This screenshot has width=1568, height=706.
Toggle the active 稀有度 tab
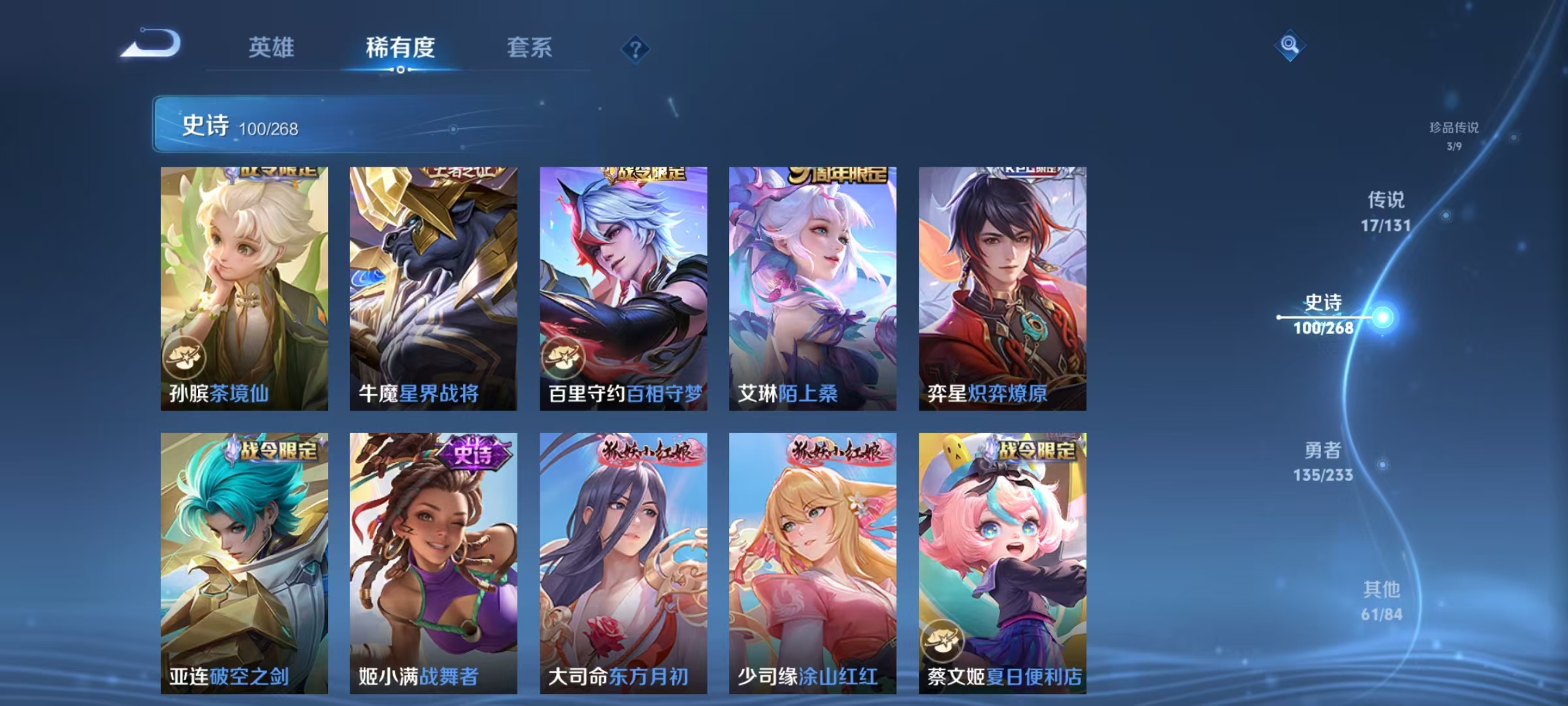[x=401, y=47]
